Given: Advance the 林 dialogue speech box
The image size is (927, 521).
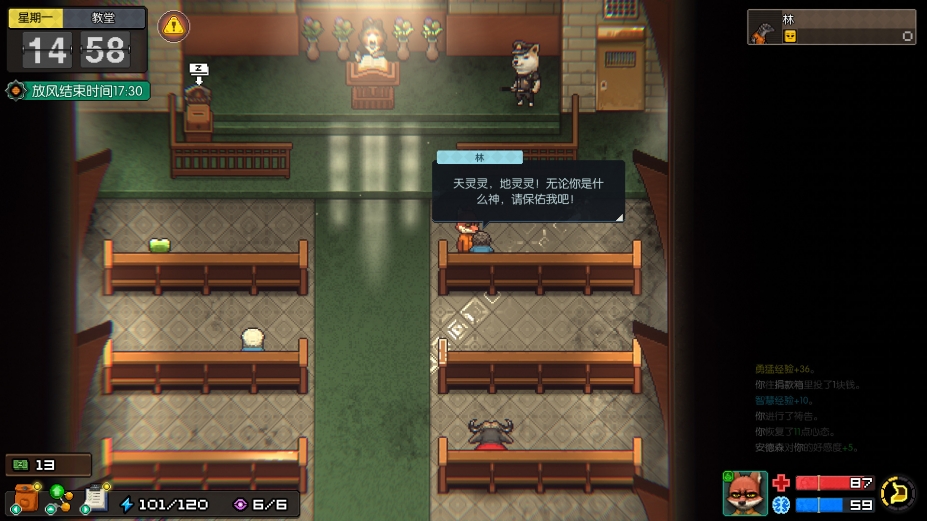Looking at the screenshot, I should [x=528, y=191].
